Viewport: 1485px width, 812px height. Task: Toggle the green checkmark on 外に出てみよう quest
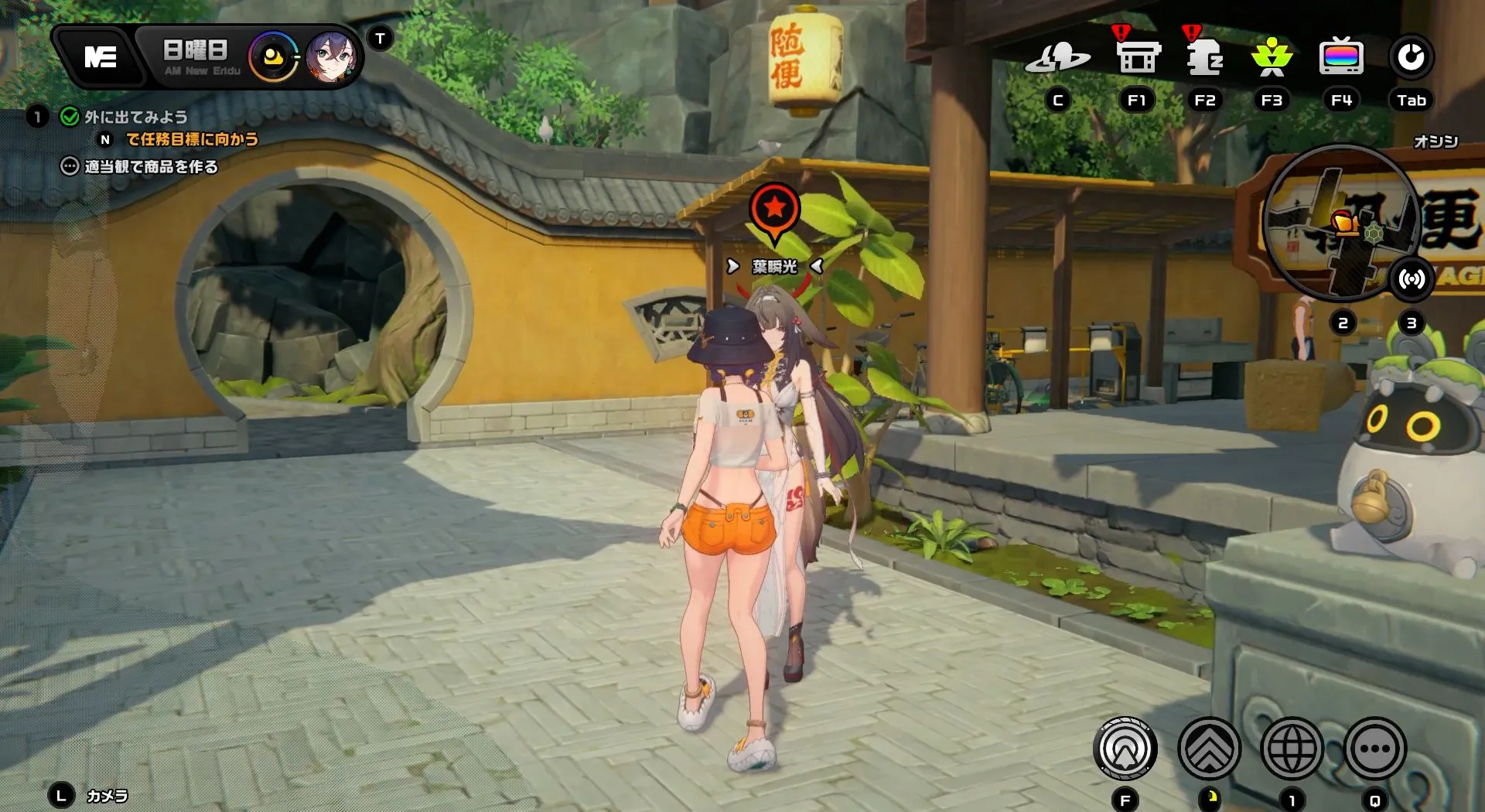tap(68, 117)
